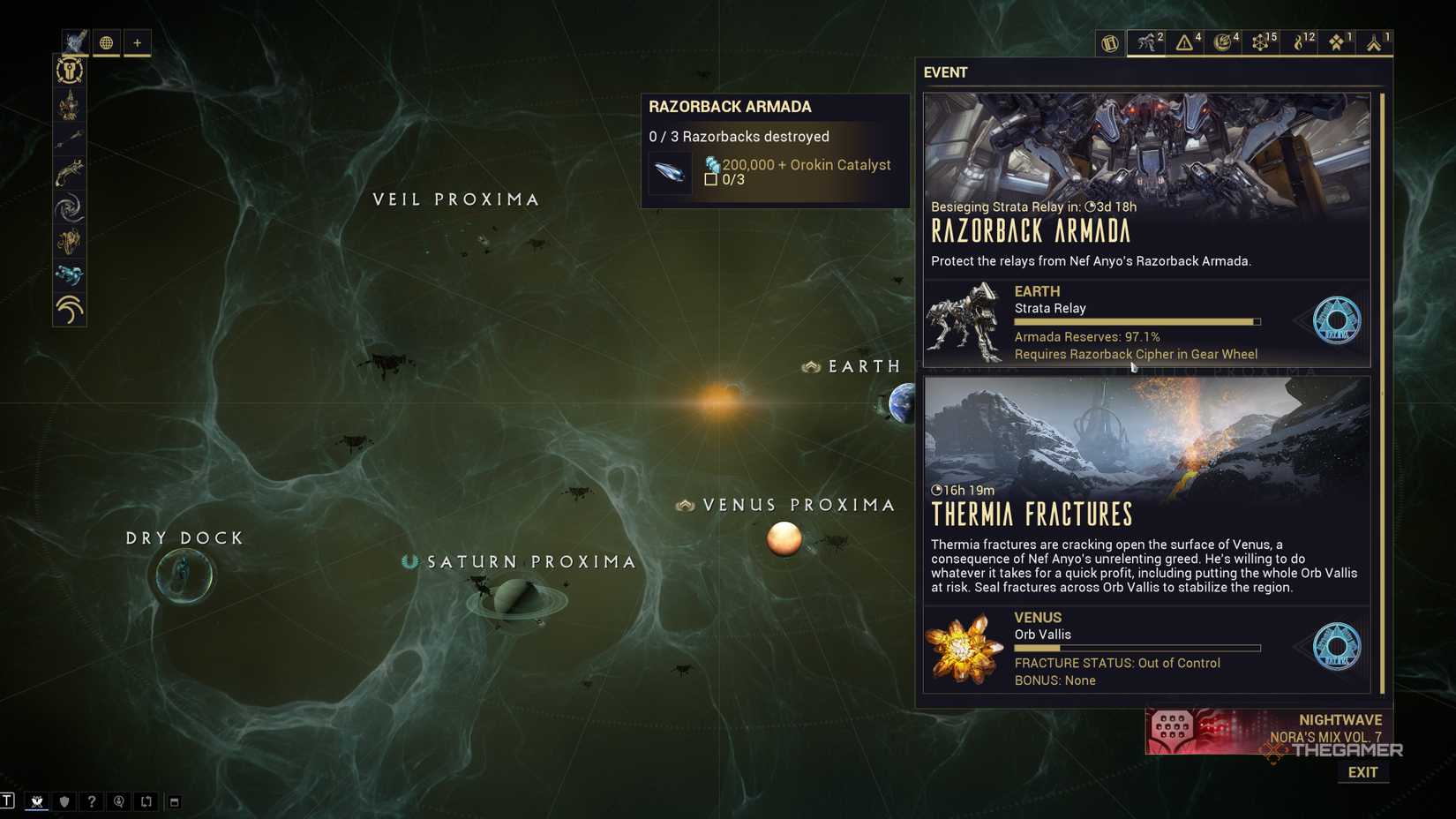Click the Thermia Fractures event thumbnail image
1456x819 pixels.
point(1145,432)
